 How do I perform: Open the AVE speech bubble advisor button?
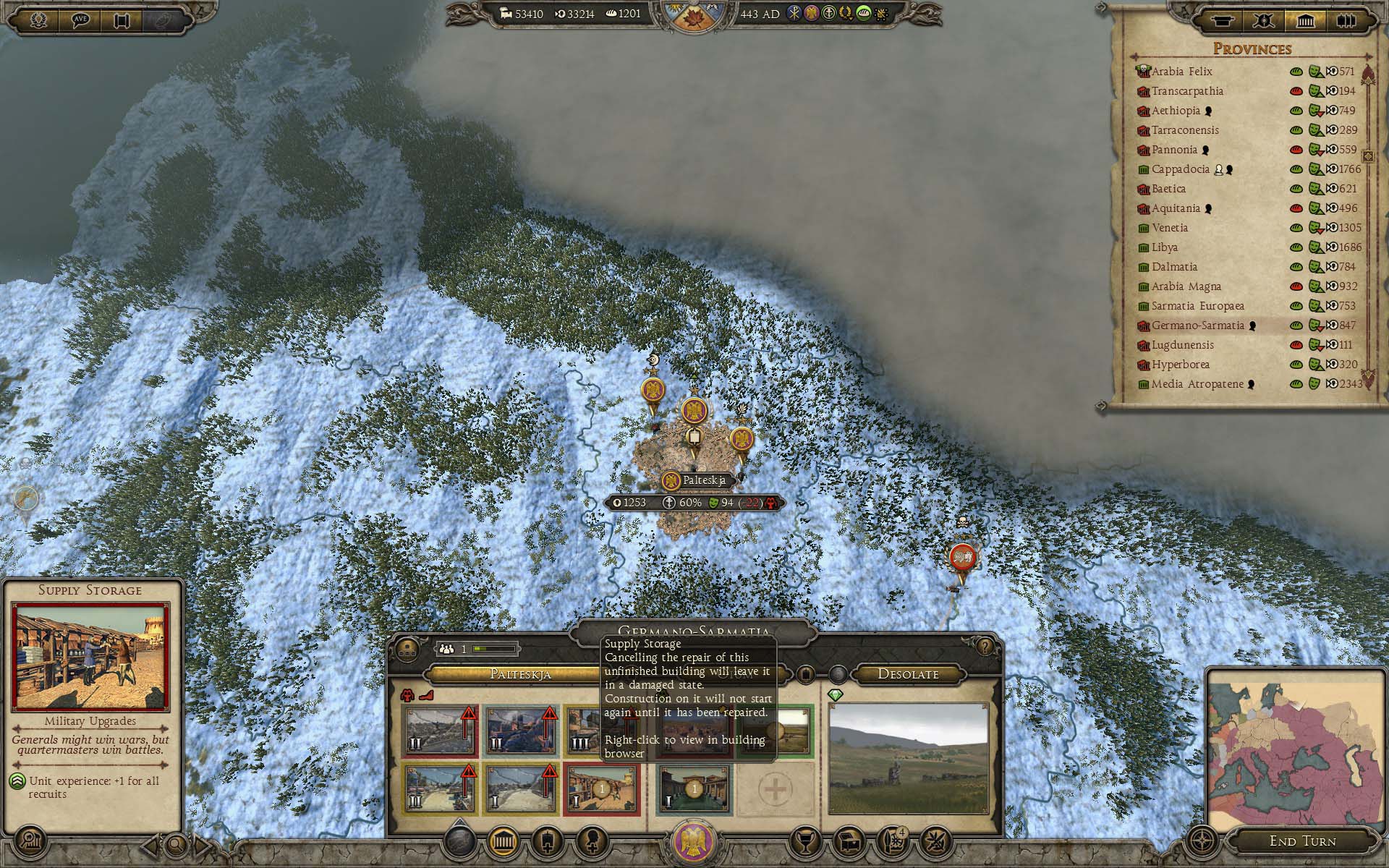(x=80, y=20)
